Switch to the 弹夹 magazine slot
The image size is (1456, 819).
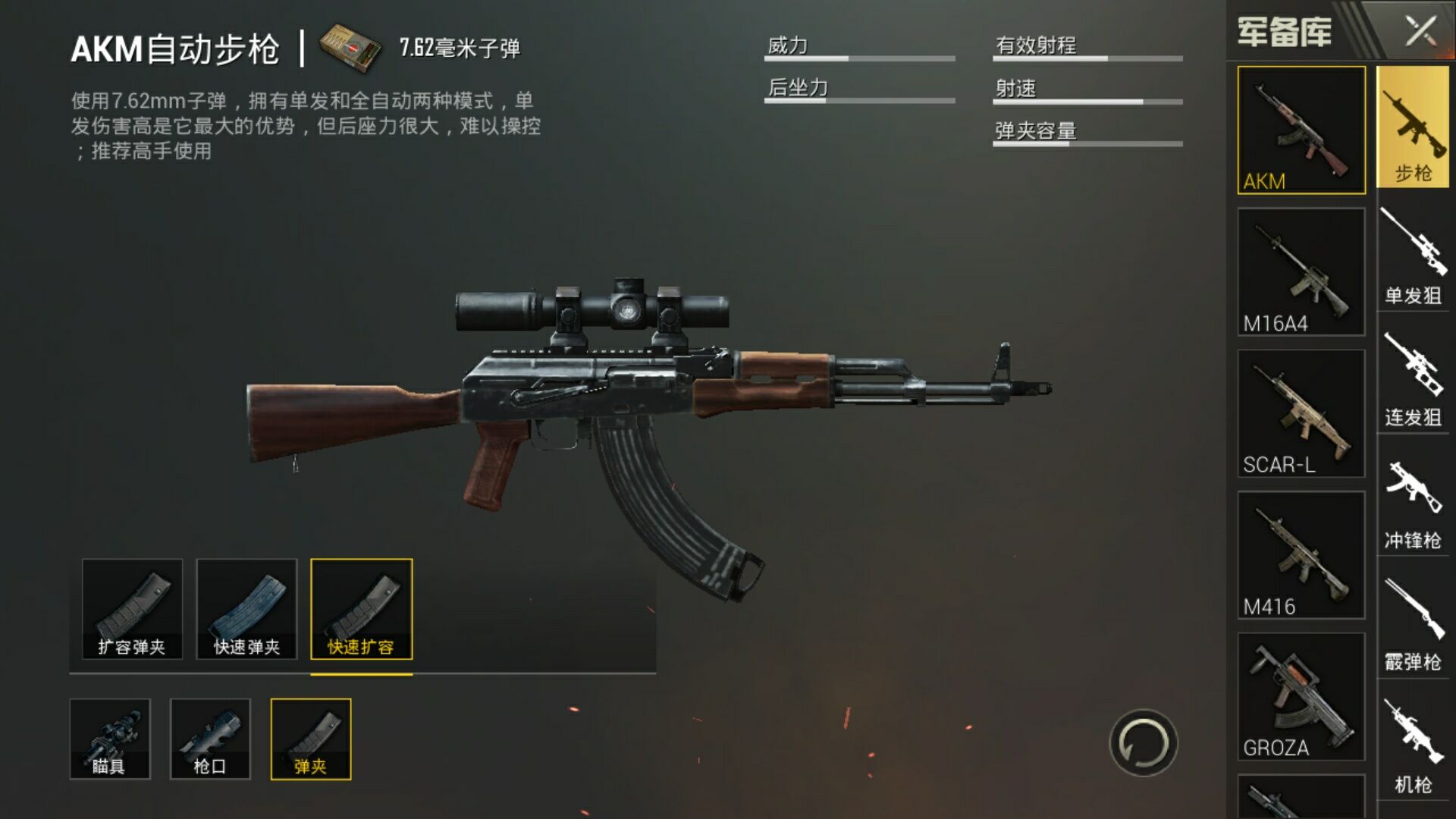coord(311,739)
